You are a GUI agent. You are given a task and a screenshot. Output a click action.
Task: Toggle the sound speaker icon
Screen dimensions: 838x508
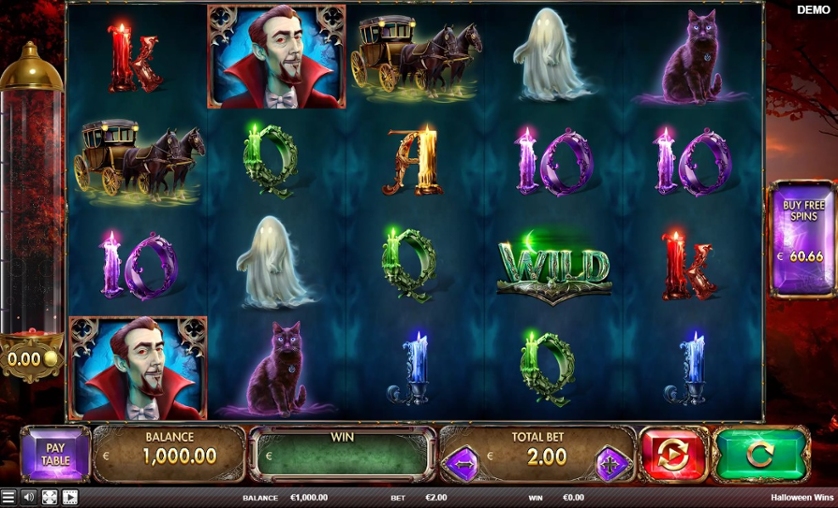click(x=29, y=497)
